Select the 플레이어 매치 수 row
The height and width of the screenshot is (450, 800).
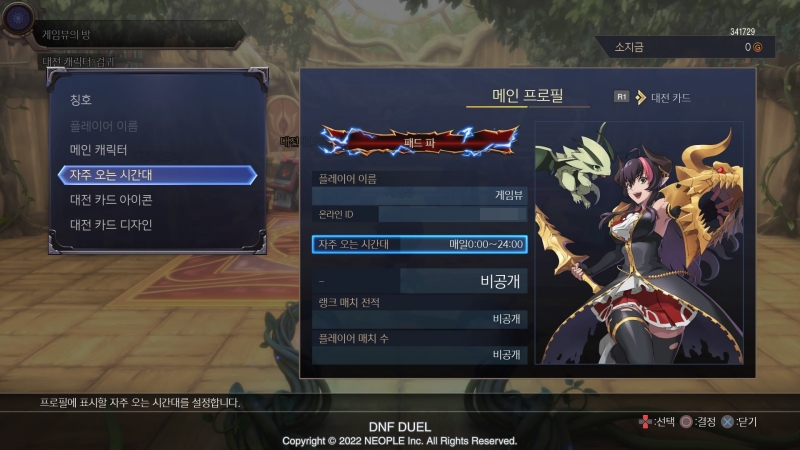point(419,346)
